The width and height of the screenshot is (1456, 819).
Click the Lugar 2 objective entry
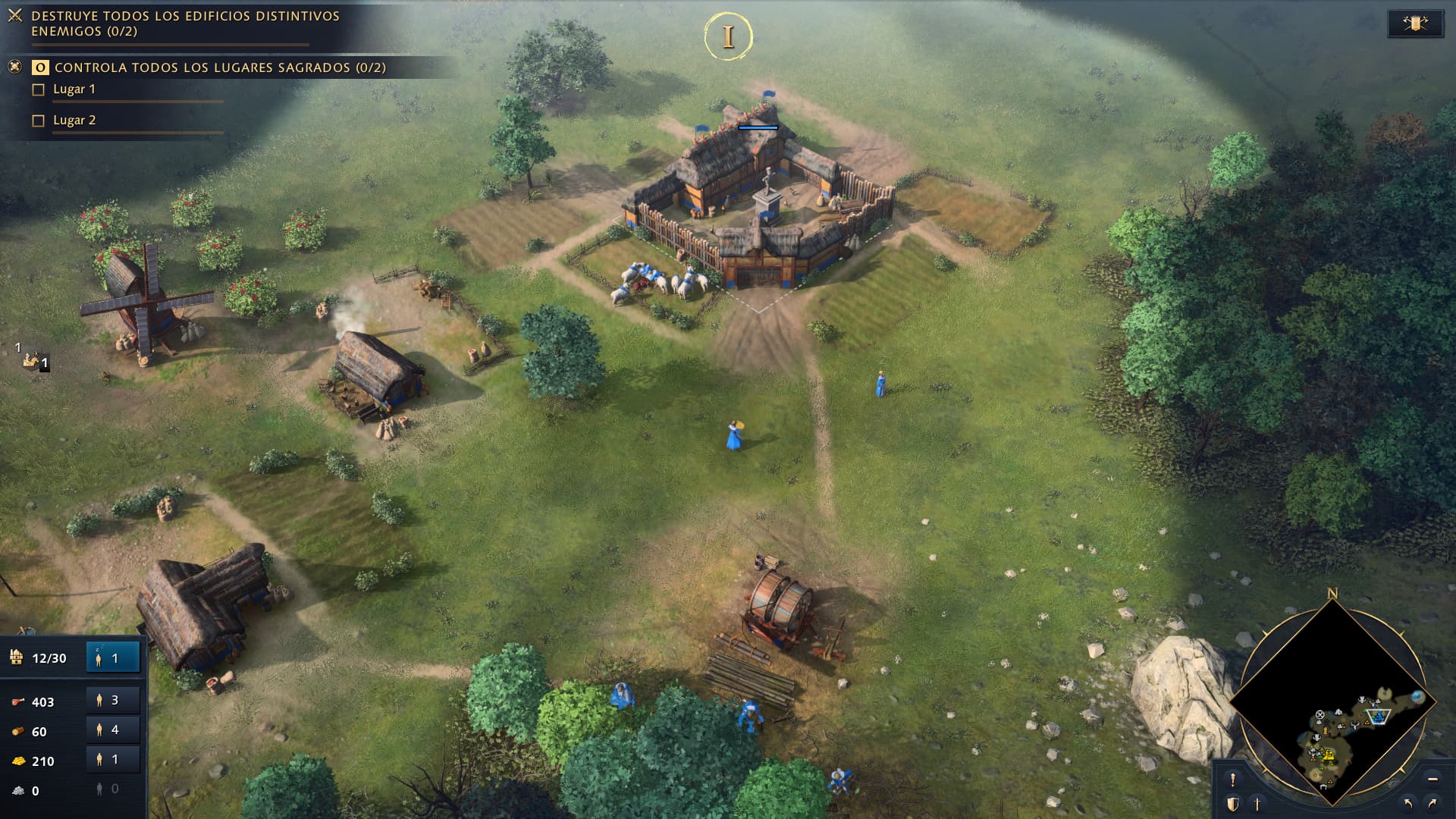click(x=74, y=121)
